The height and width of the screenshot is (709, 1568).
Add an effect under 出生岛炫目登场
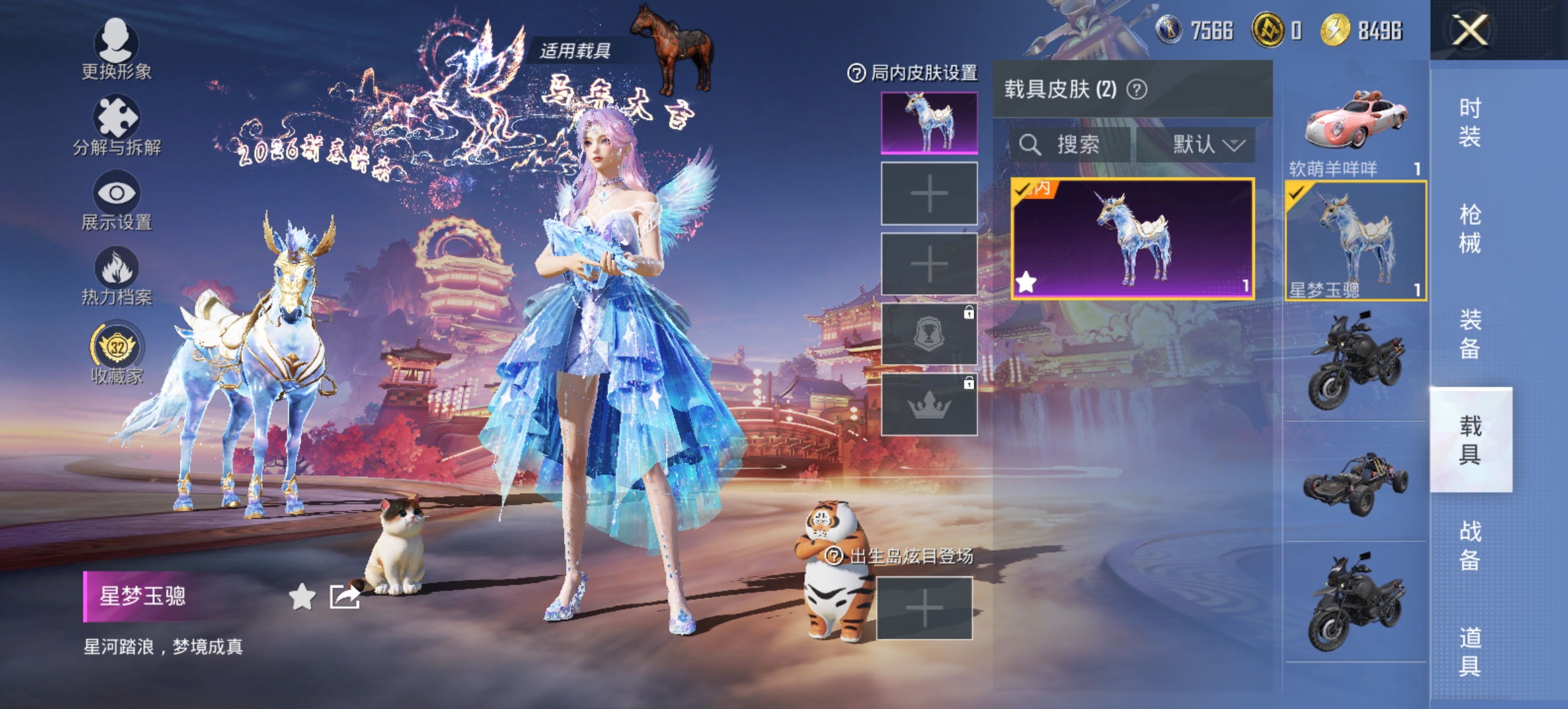(924, 608)
